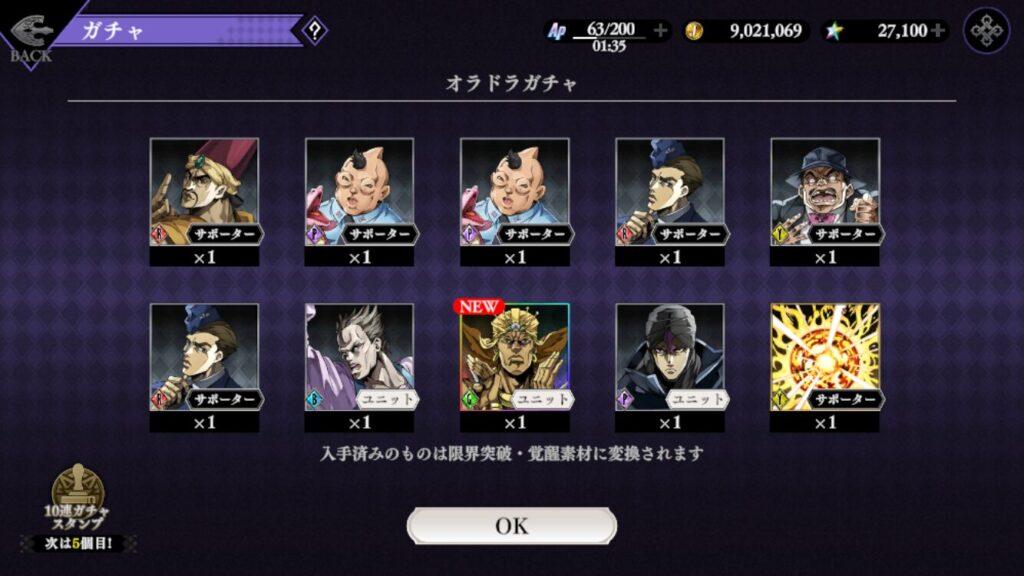Open the ornate circular menu icon
The height and width of the screenshot is (576, 1024).
[x=986, y=30]
